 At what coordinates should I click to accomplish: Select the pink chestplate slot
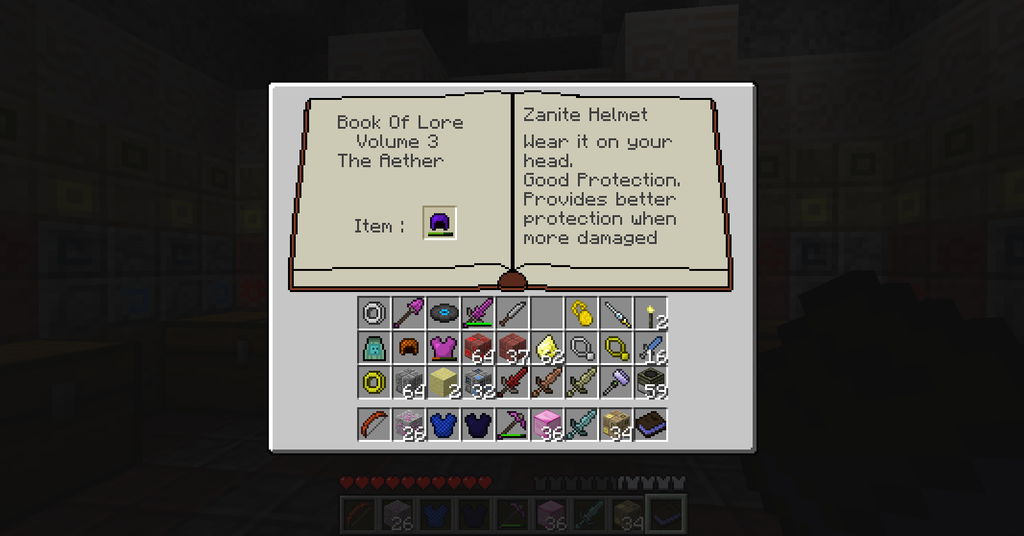pyautogui.click(x=443, y=348)
